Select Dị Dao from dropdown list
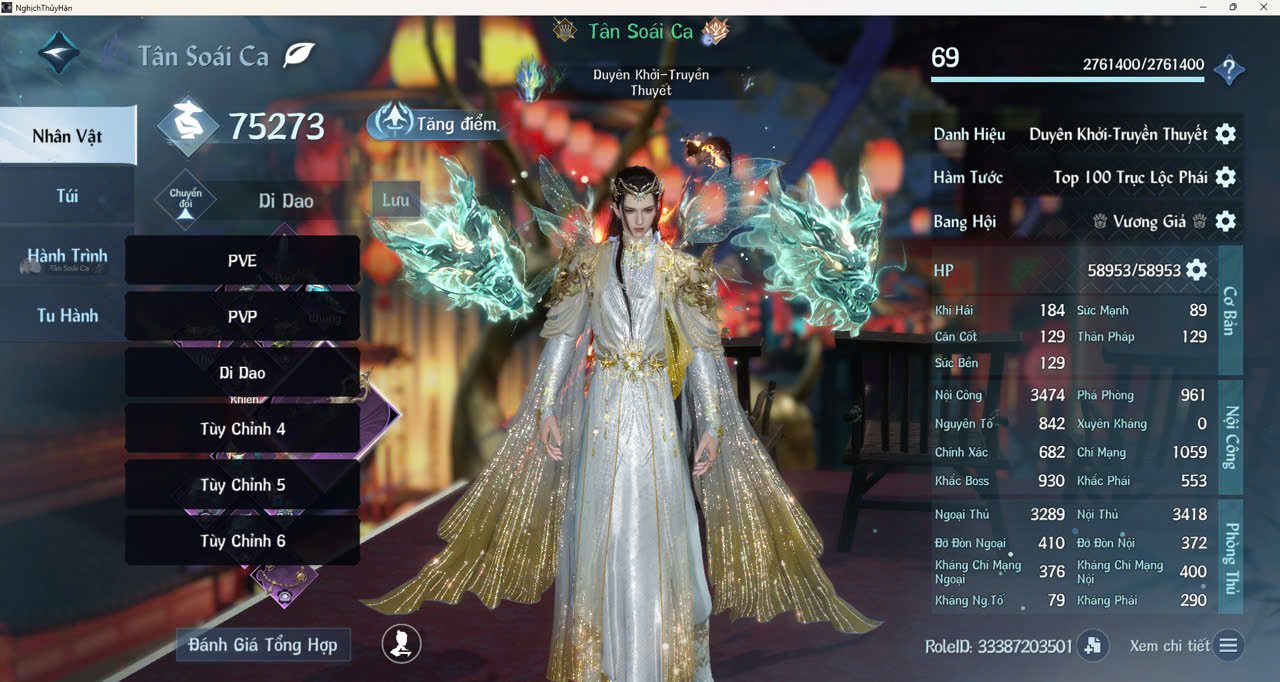The image size is (1280, 682). click(242, 373)
